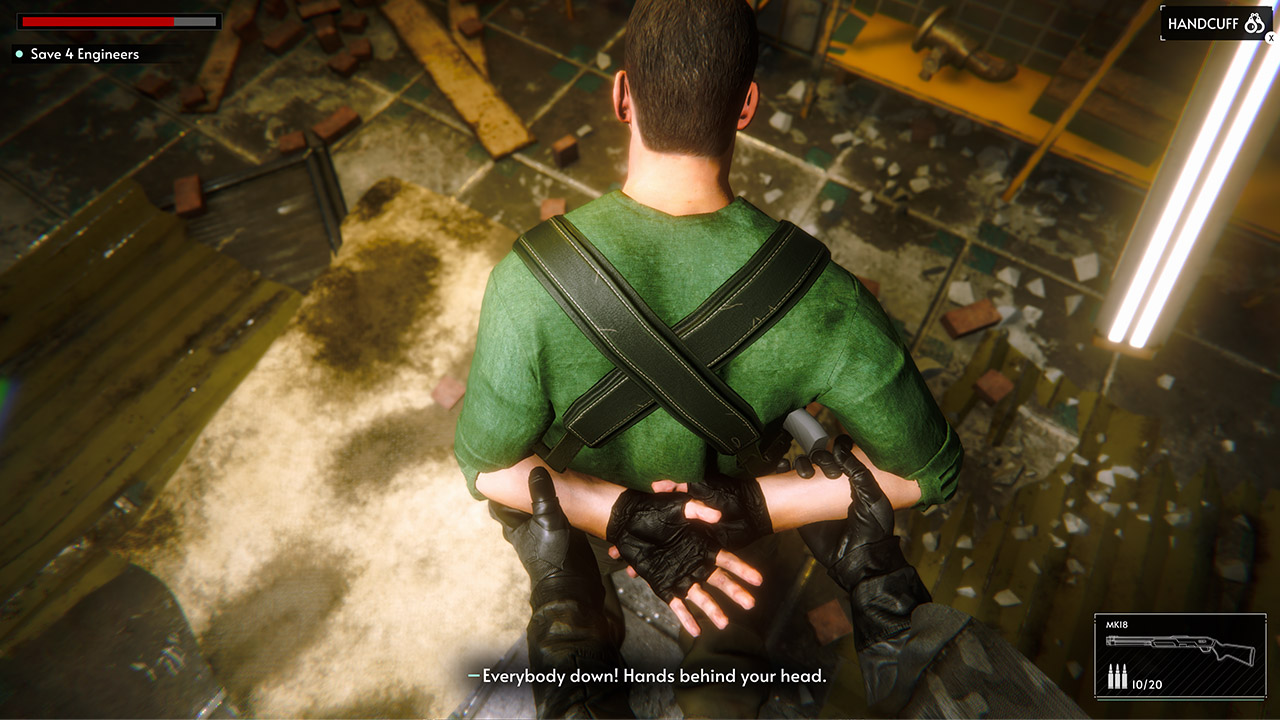Click the handcuff icon in the HANDCUFF prompt
1280x720 pixels.
pyautogui.click(x=1253, y=22)
